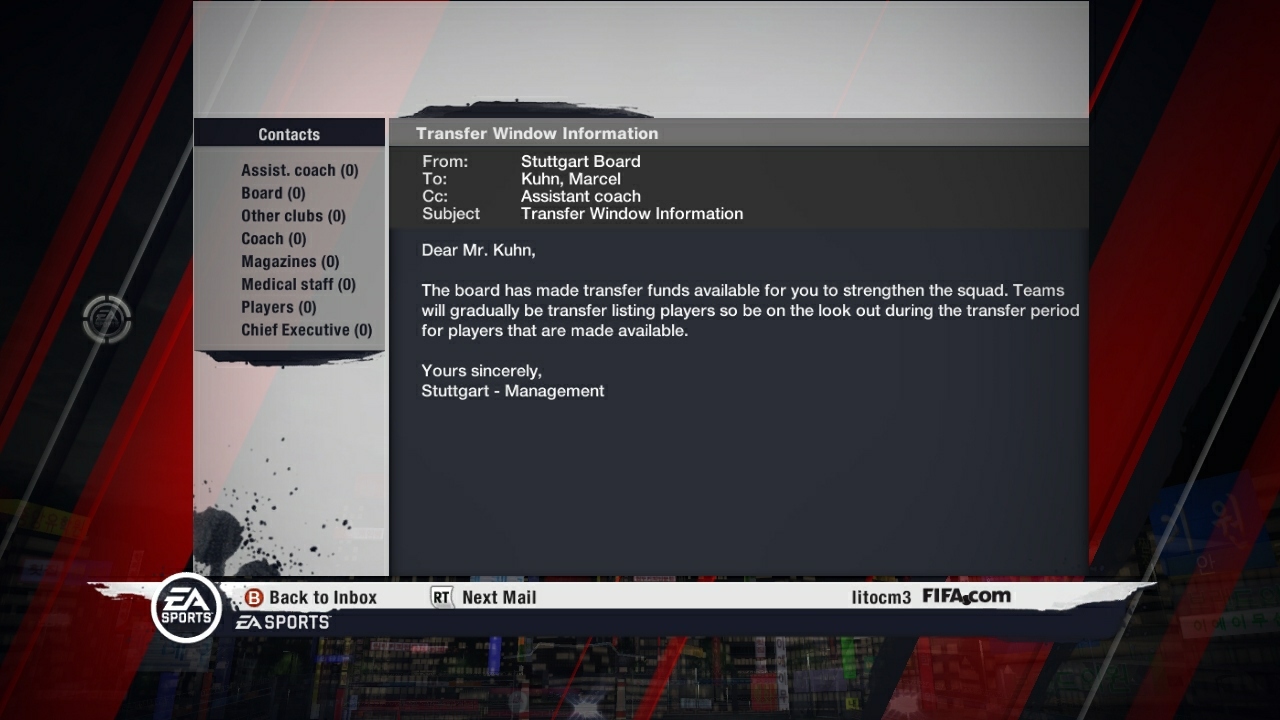Switch to the Contacts panel header
The width and height of the screenshot is (1280, 720).
tap(289, 133)
